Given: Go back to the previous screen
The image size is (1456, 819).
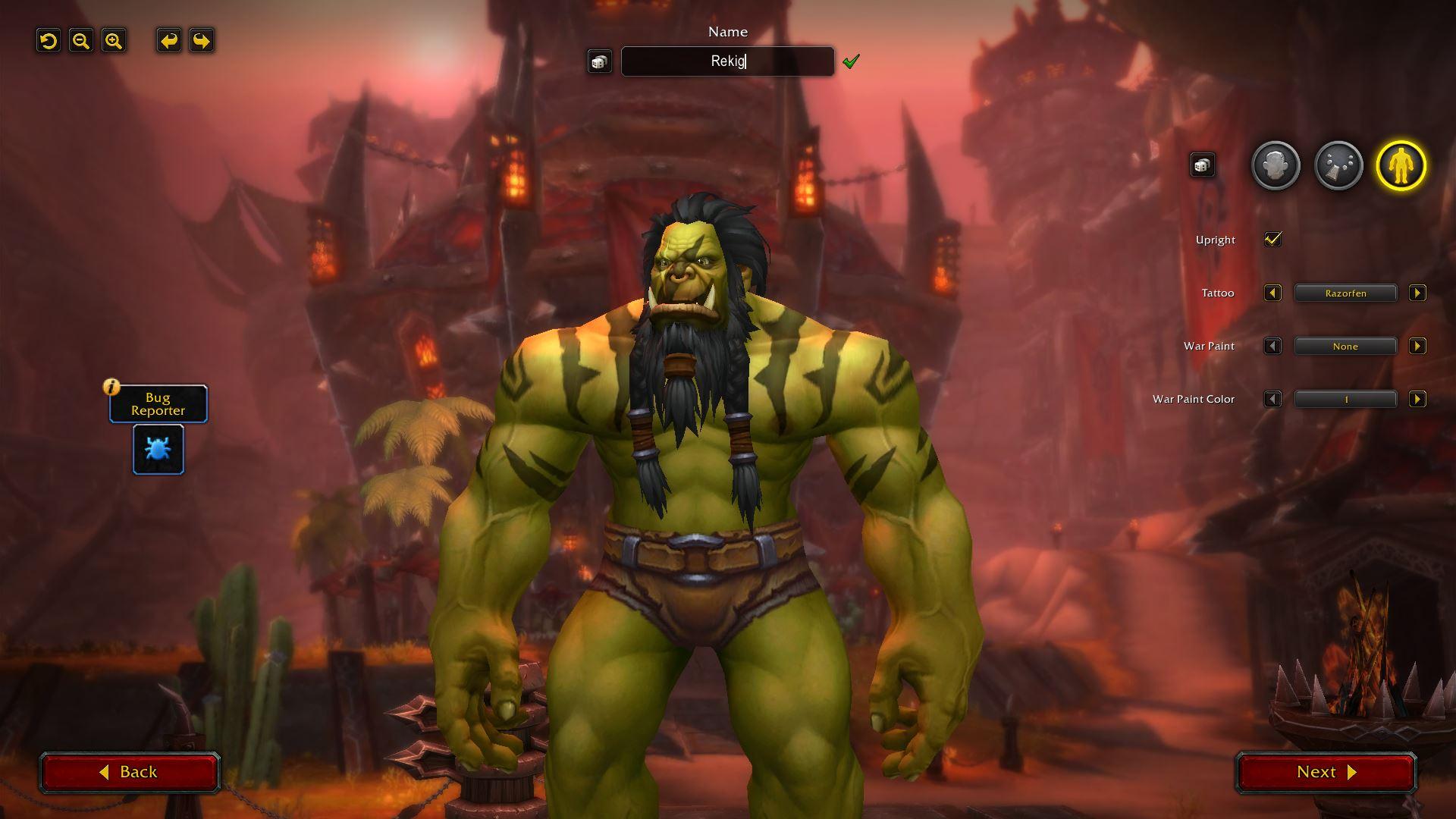Looking at the screenshot, I should (130, 772).
